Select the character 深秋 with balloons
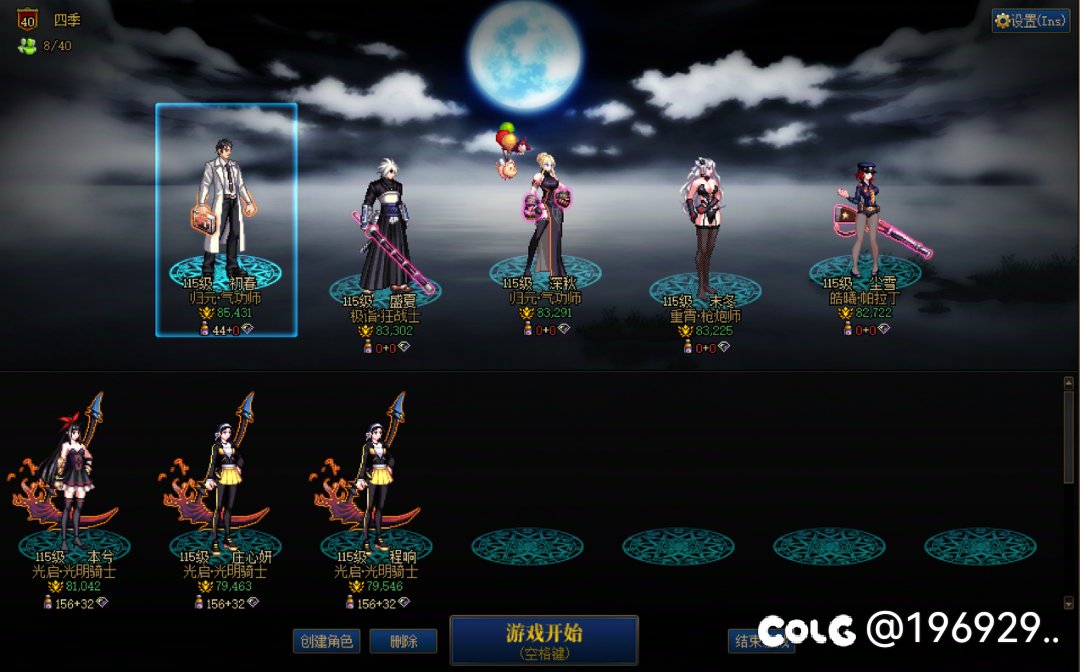 click(x=545, y=215)
